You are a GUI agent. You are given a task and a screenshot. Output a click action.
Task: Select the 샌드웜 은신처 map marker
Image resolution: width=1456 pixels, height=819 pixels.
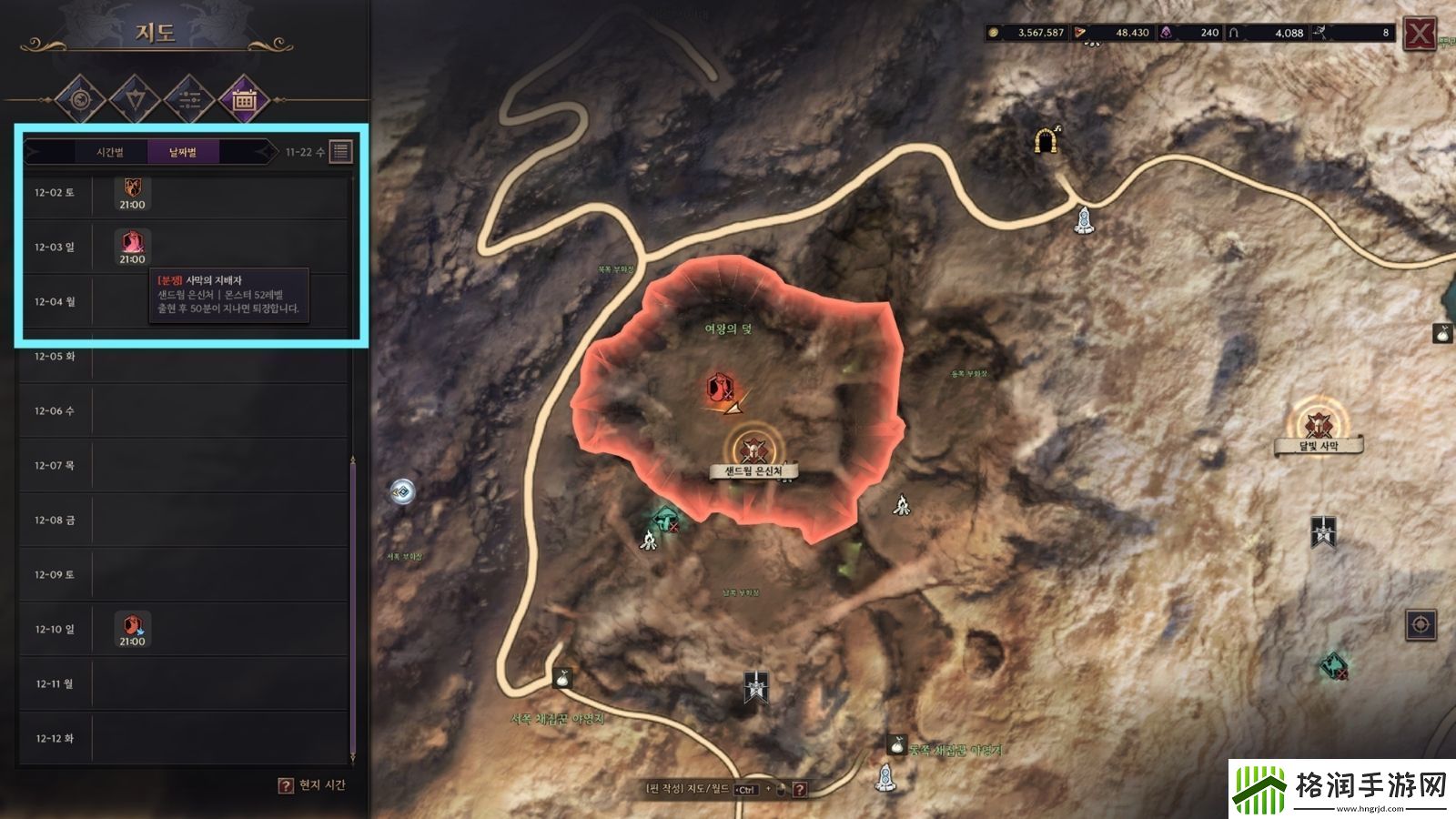click(753, 449)
